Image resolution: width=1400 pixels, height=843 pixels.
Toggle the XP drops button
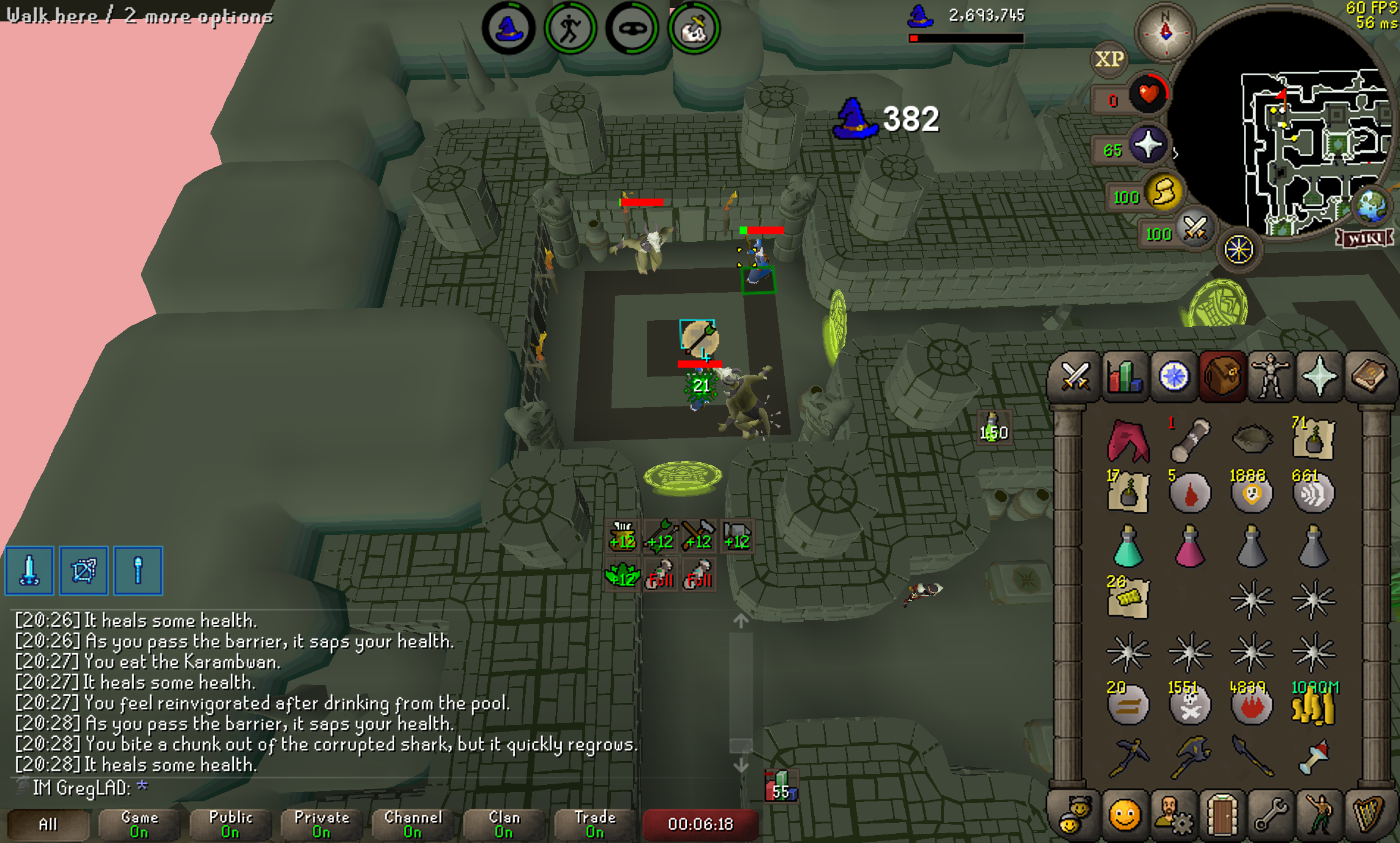point(1109,59)
